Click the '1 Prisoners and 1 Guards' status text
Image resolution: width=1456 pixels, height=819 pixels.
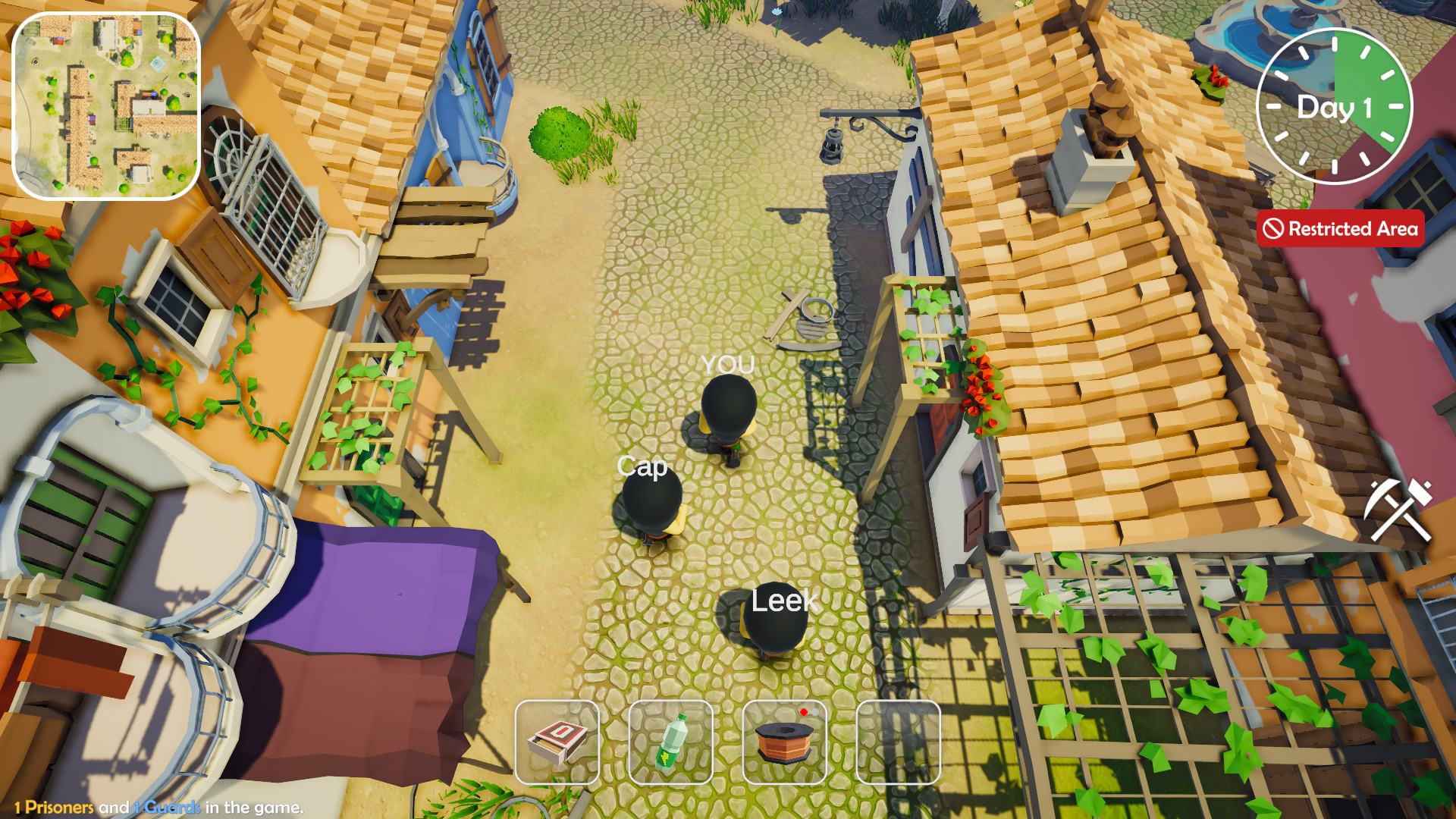(159, 809)
